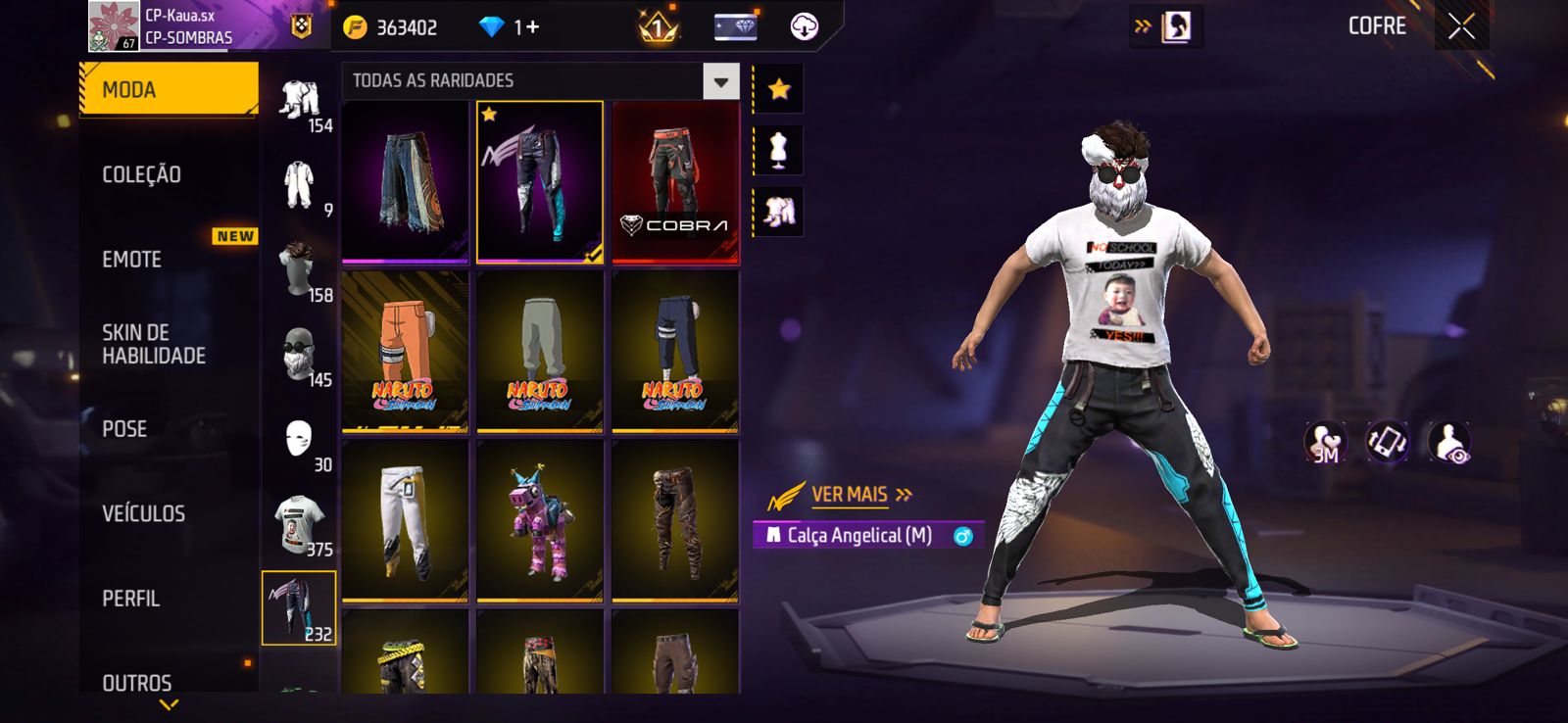Open the Moda tab
This screenshot has height=723, width=1568.
[x=168, y=89]
